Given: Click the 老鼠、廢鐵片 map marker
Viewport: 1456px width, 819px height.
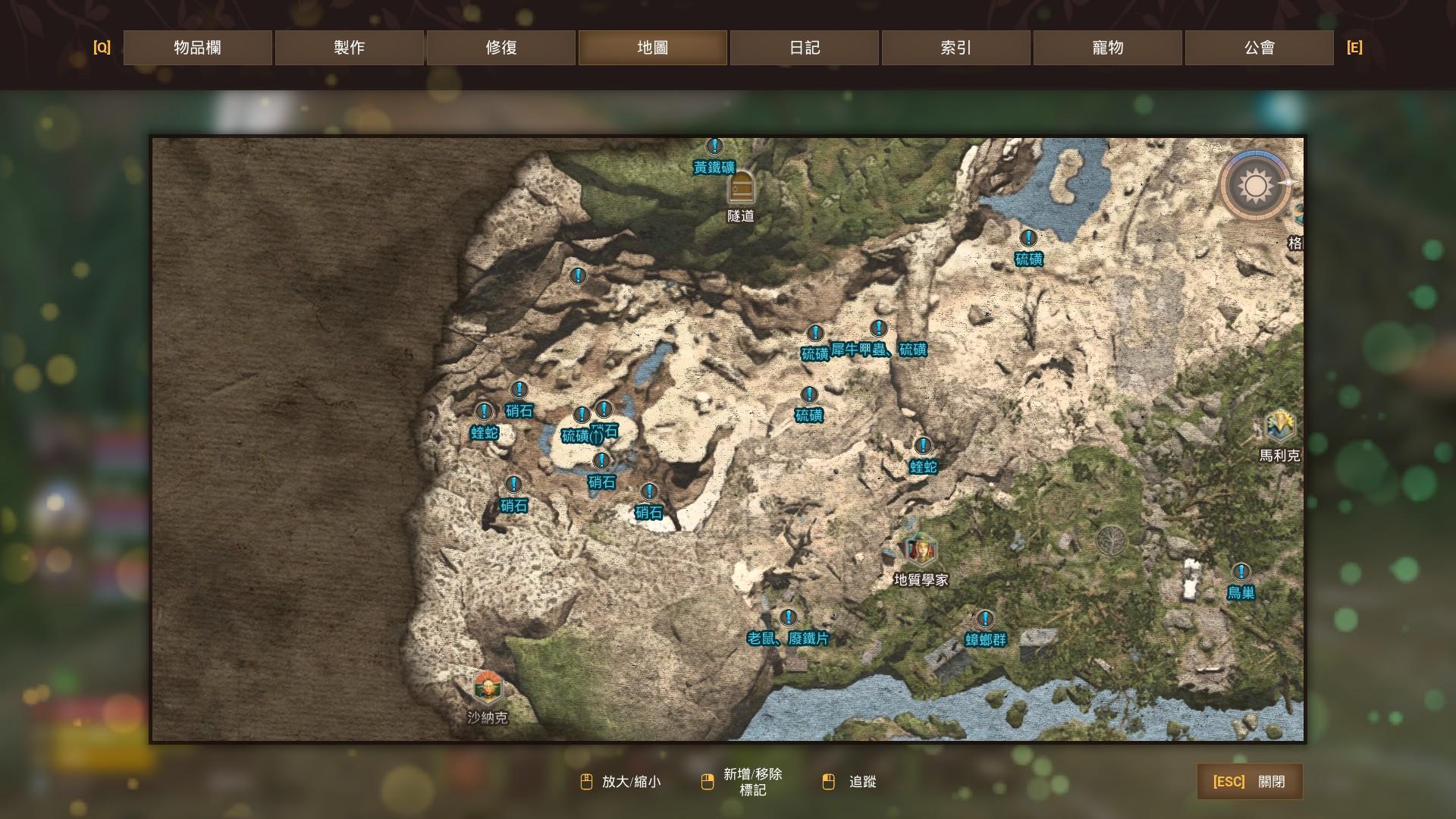Looking at the screenshot, I should tap(789, 618).
